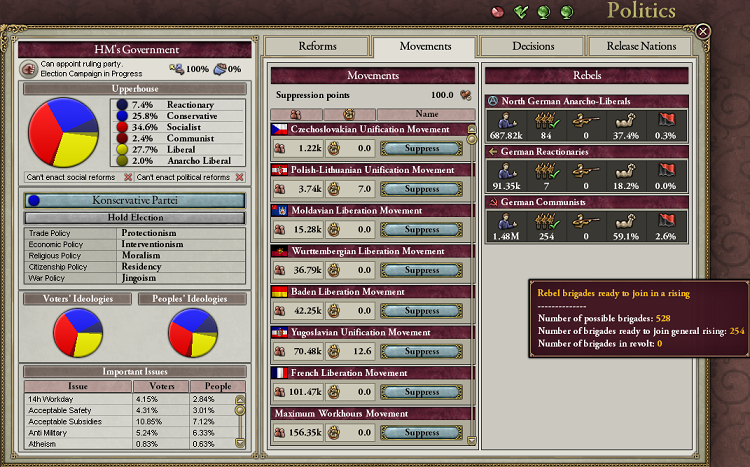Switch to the Reforms tab
This screenshot has height=467, width=750.
coord(320,46)
